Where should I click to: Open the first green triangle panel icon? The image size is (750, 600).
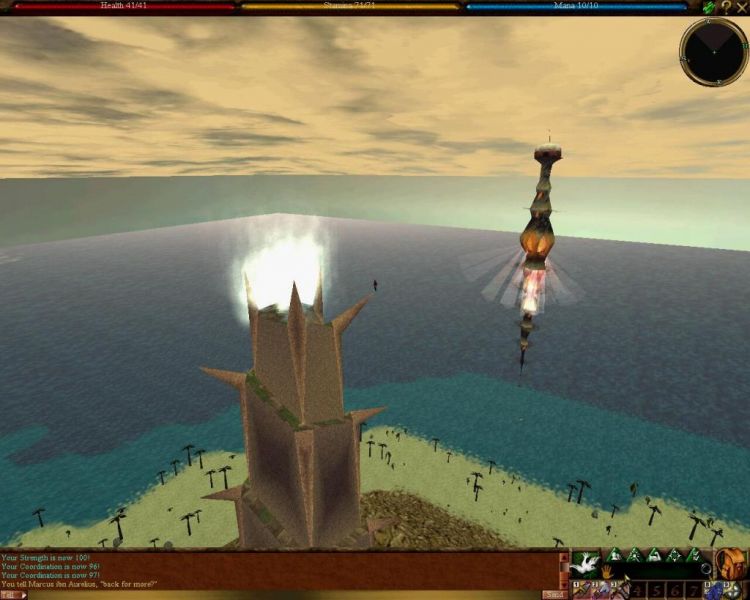[615, 556]
